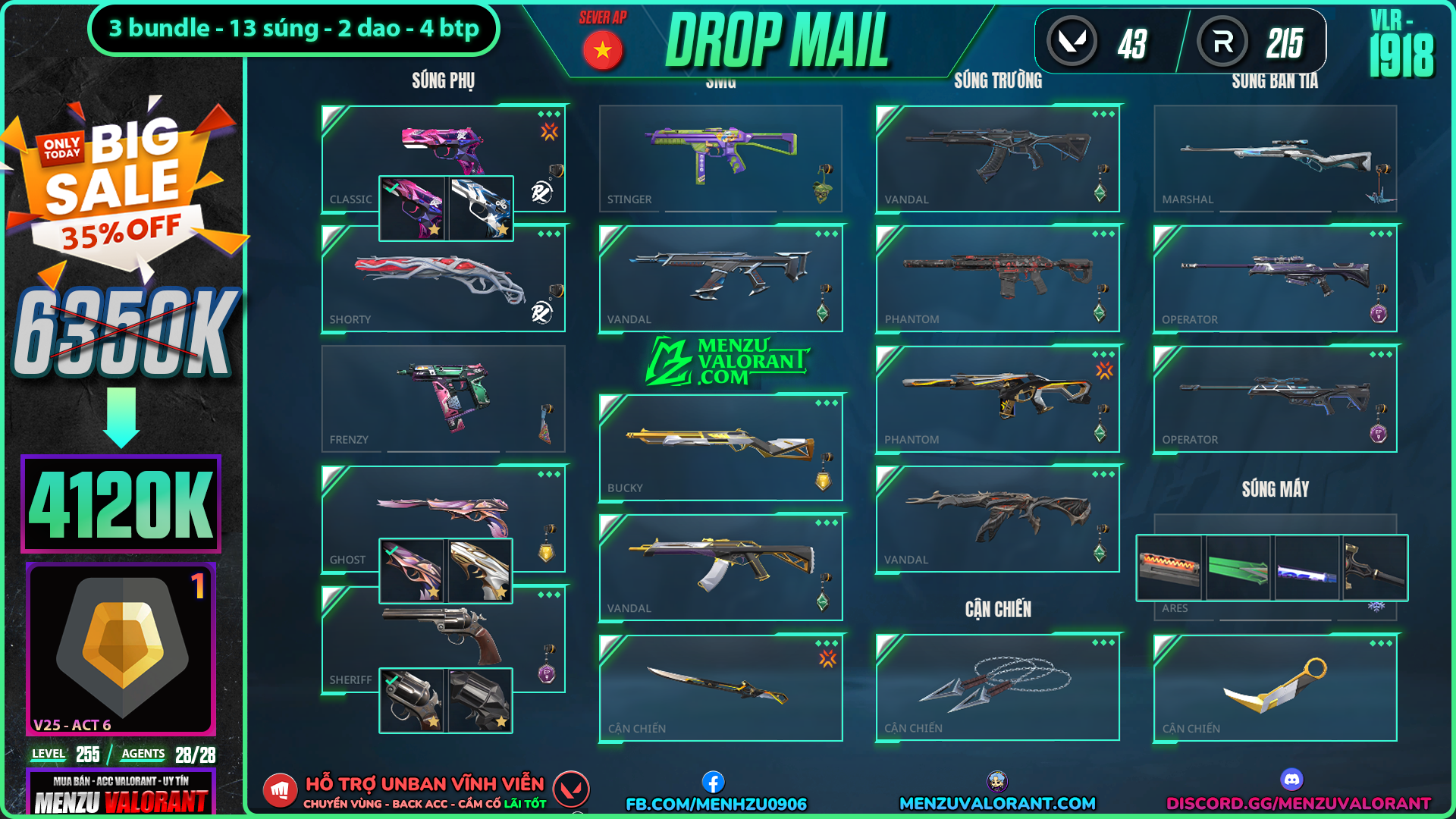This screenshot has width=1456, height=819.
Task: Open the Frenzy pistol skin card
Action: (442, 398)
